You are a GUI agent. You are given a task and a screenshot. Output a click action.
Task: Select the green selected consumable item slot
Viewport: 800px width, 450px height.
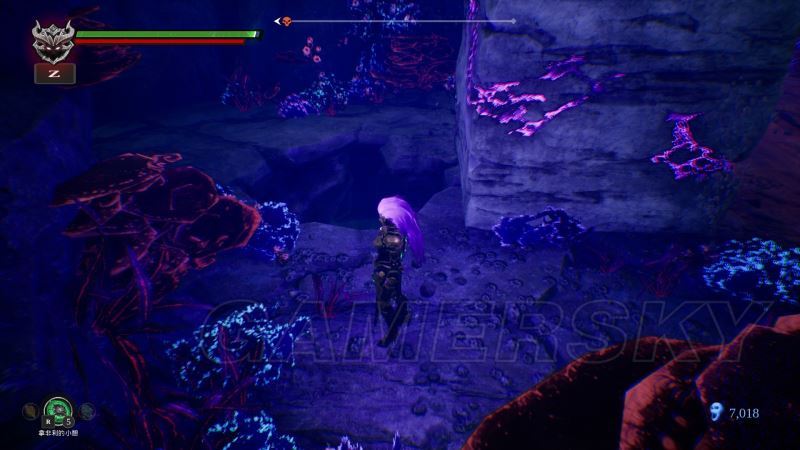[x=57, y=410]
